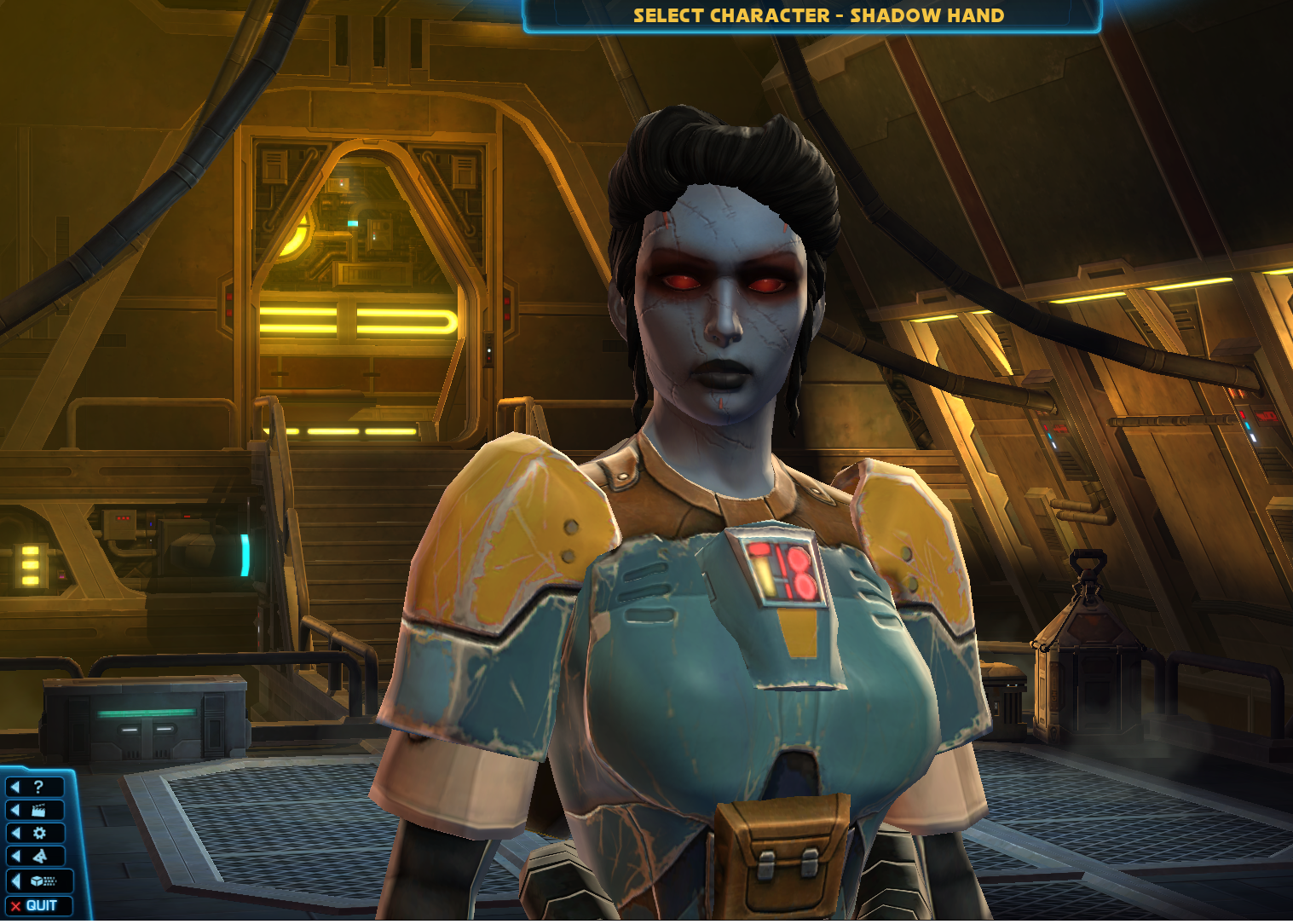Open the clapperboard cinematics button
The image size is (1293, 924).
pos(37,810)
